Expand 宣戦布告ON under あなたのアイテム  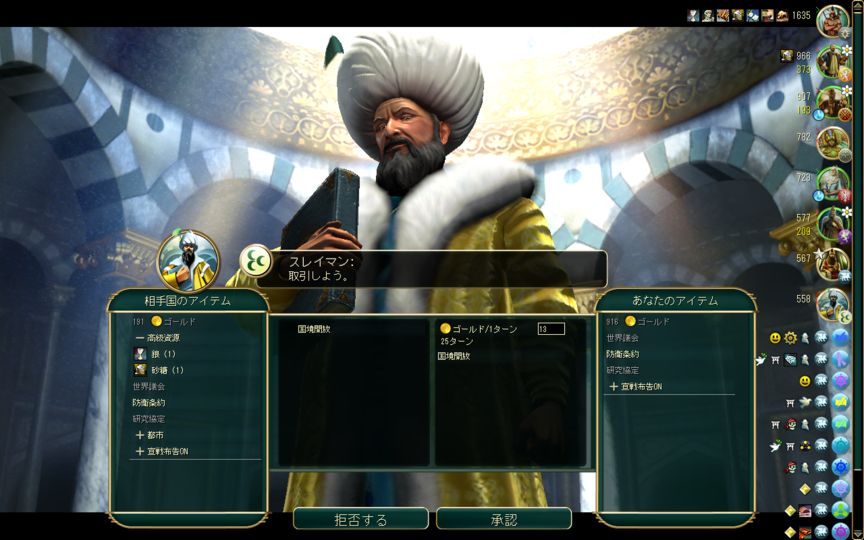[x=635, y=386]
